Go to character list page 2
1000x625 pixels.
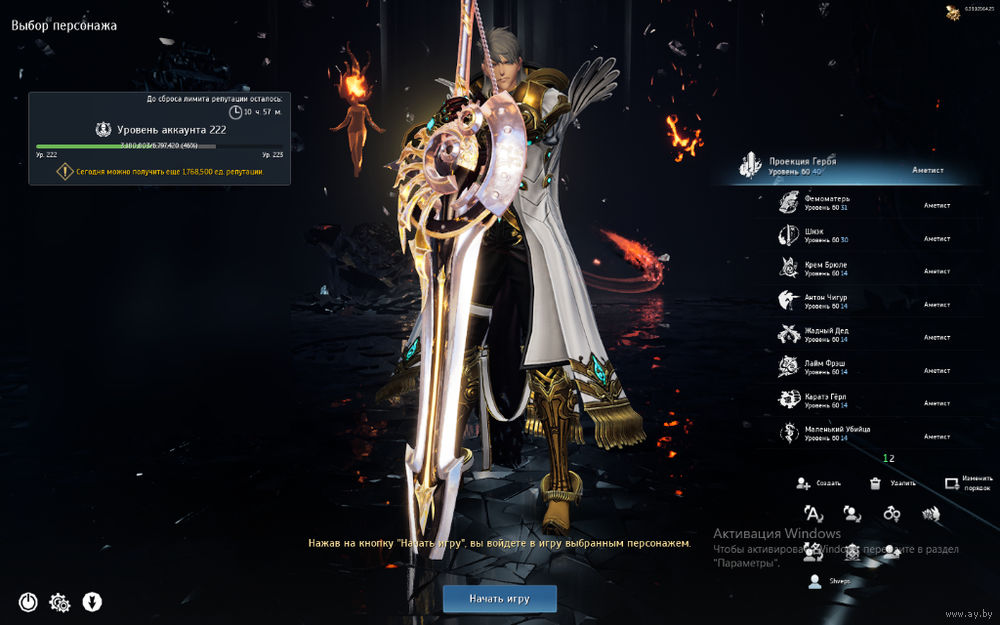coord(892,458)
